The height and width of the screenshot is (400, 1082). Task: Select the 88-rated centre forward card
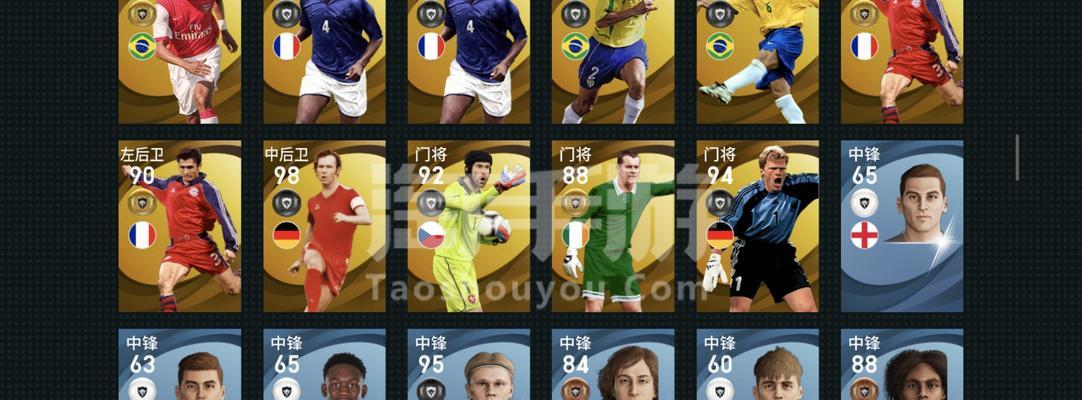[902, 365]
